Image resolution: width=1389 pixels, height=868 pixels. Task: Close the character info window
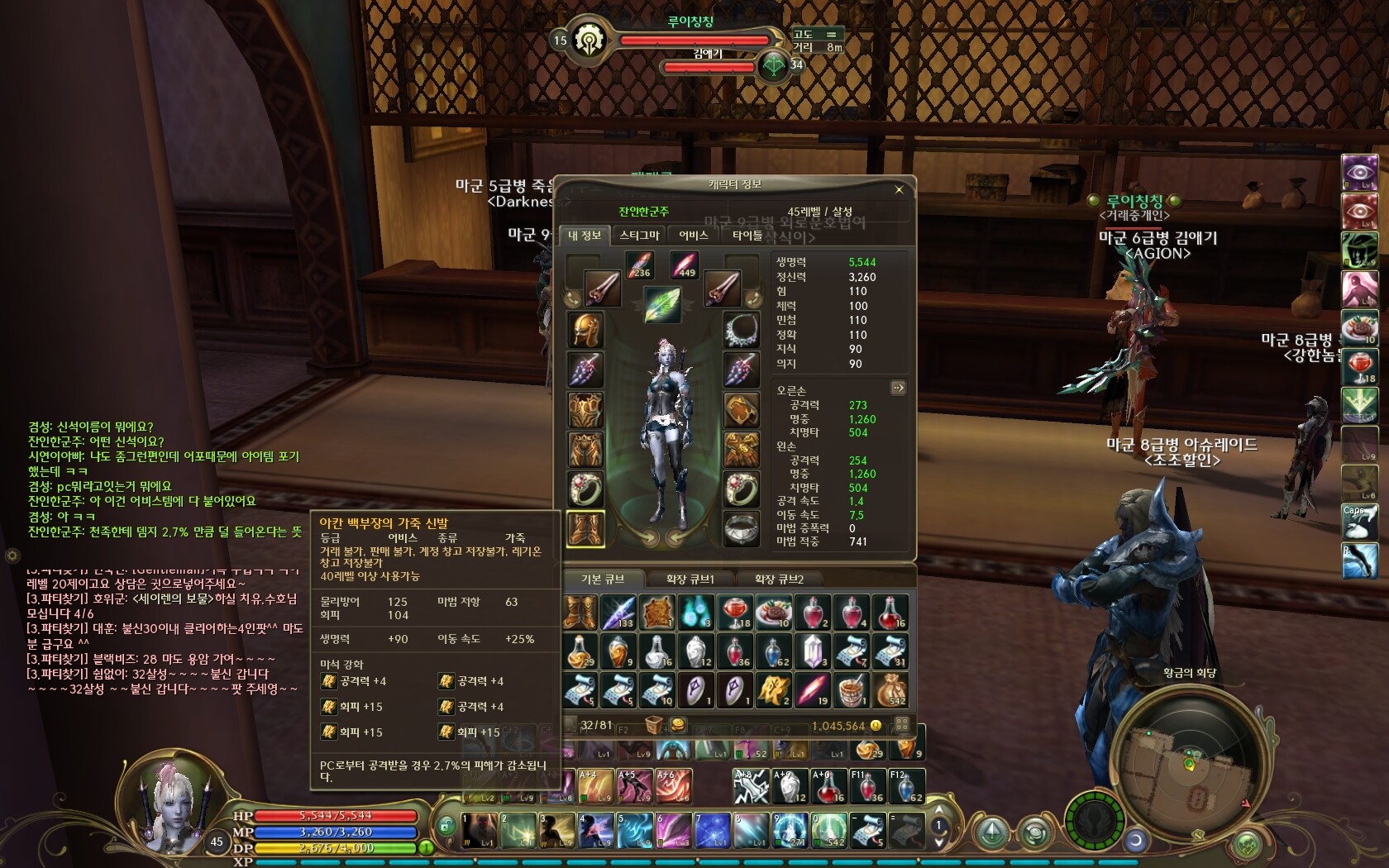click(900, 190)
